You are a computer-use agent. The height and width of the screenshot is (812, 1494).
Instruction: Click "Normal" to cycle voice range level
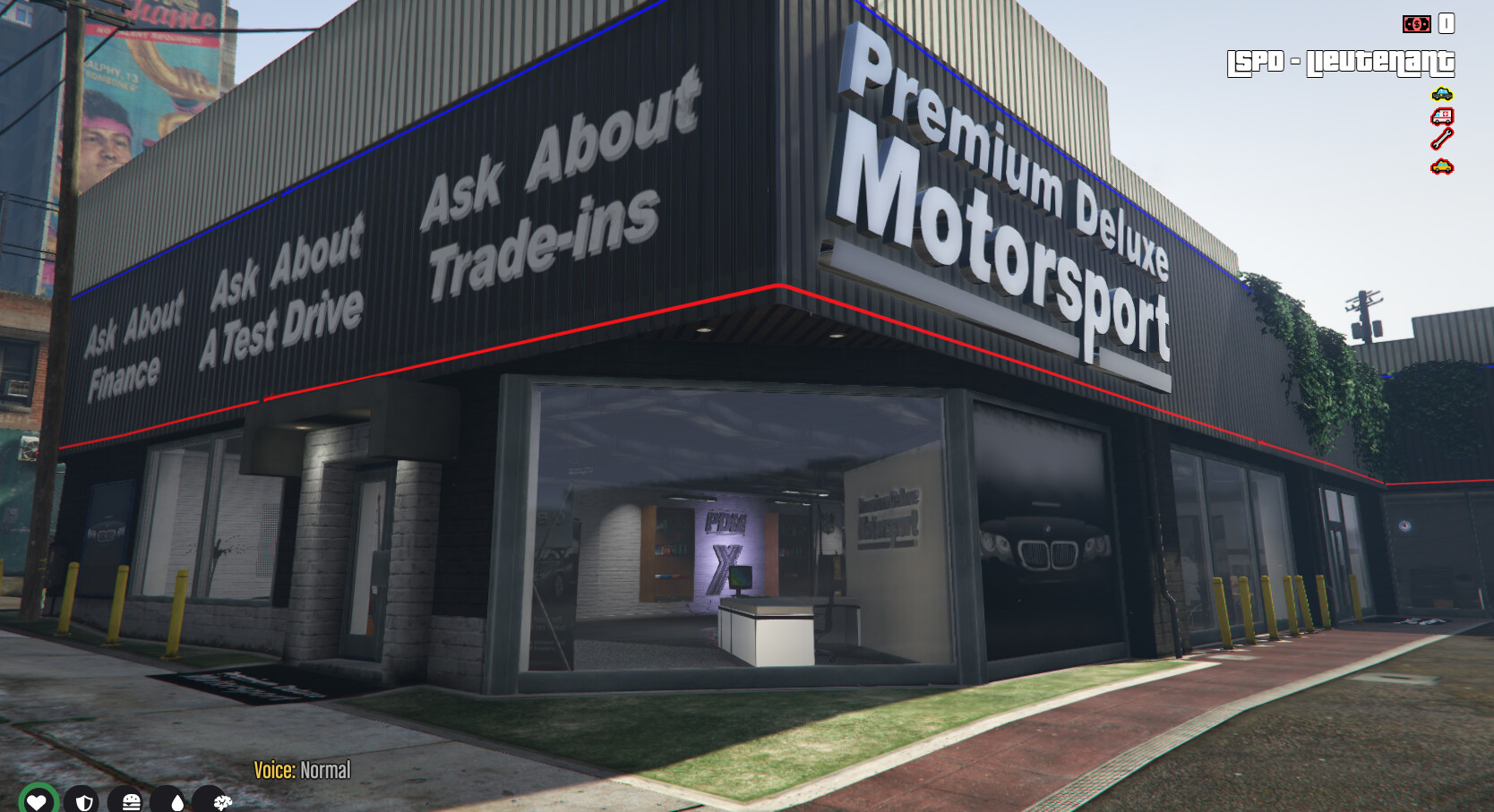tap(326, 770)
